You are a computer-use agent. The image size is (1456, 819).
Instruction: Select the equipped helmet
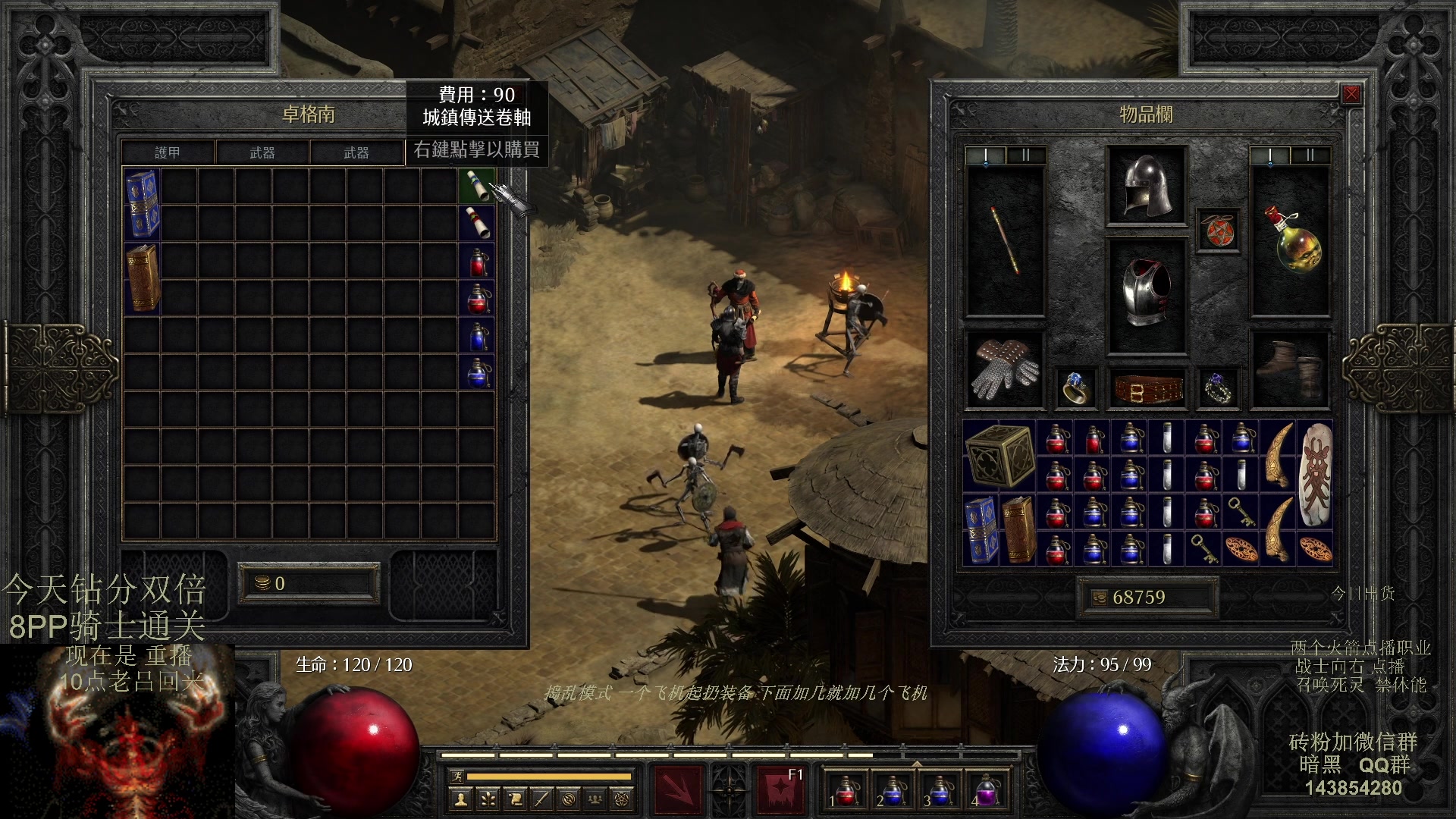tap(1146, 186)
